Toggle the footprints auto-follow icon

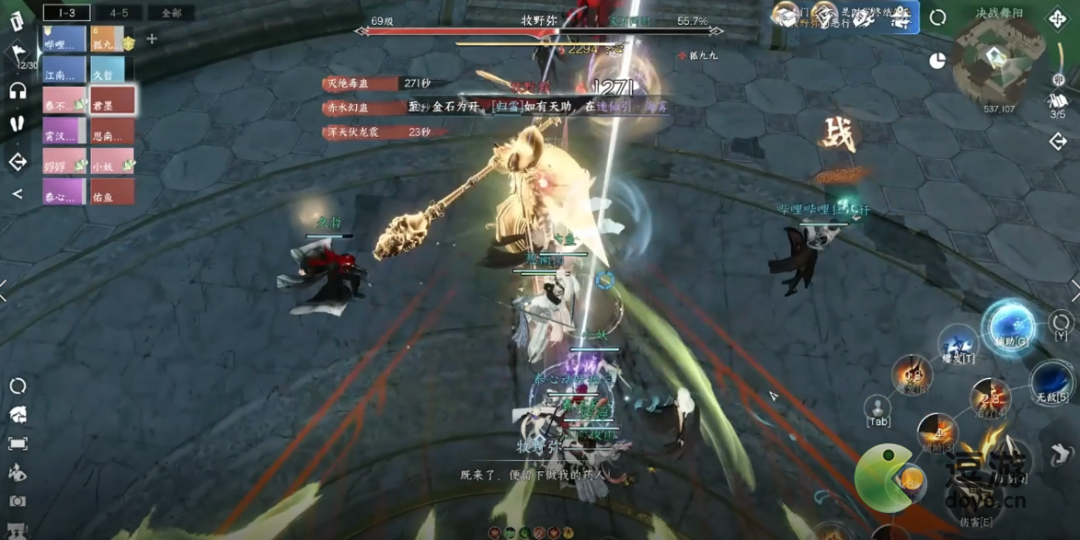point(17,123)
